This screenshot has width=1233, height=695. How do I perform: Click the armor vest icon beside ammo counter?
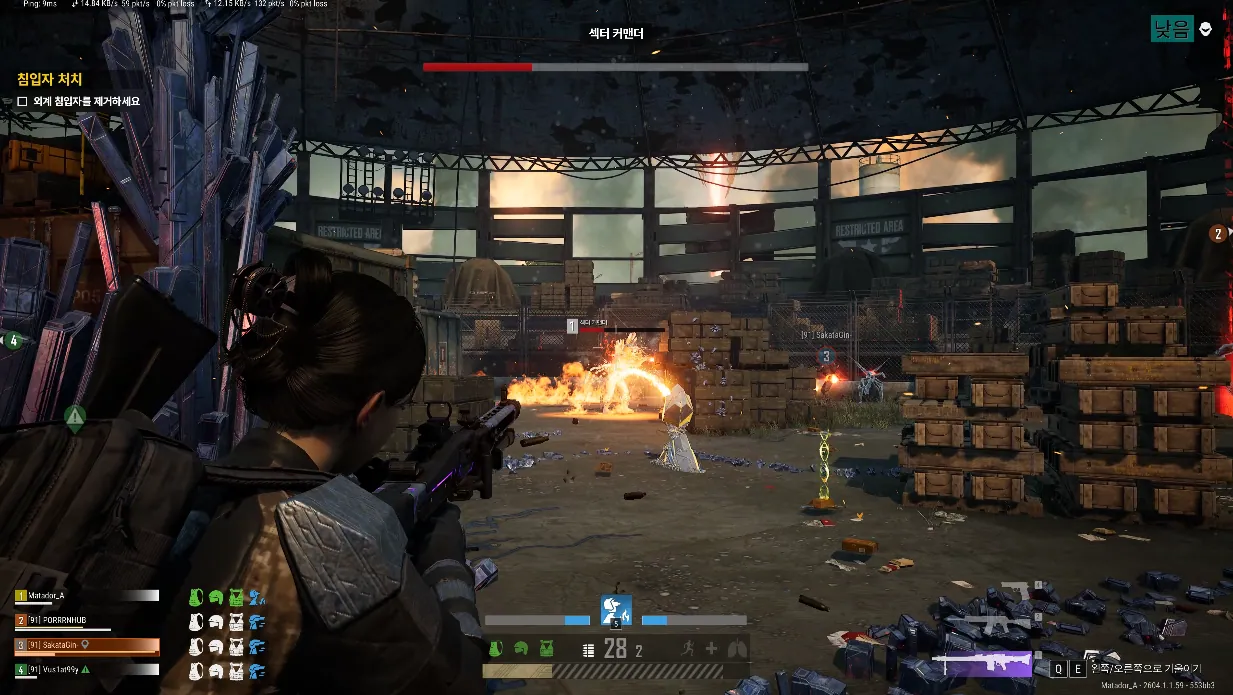point(546,649)
